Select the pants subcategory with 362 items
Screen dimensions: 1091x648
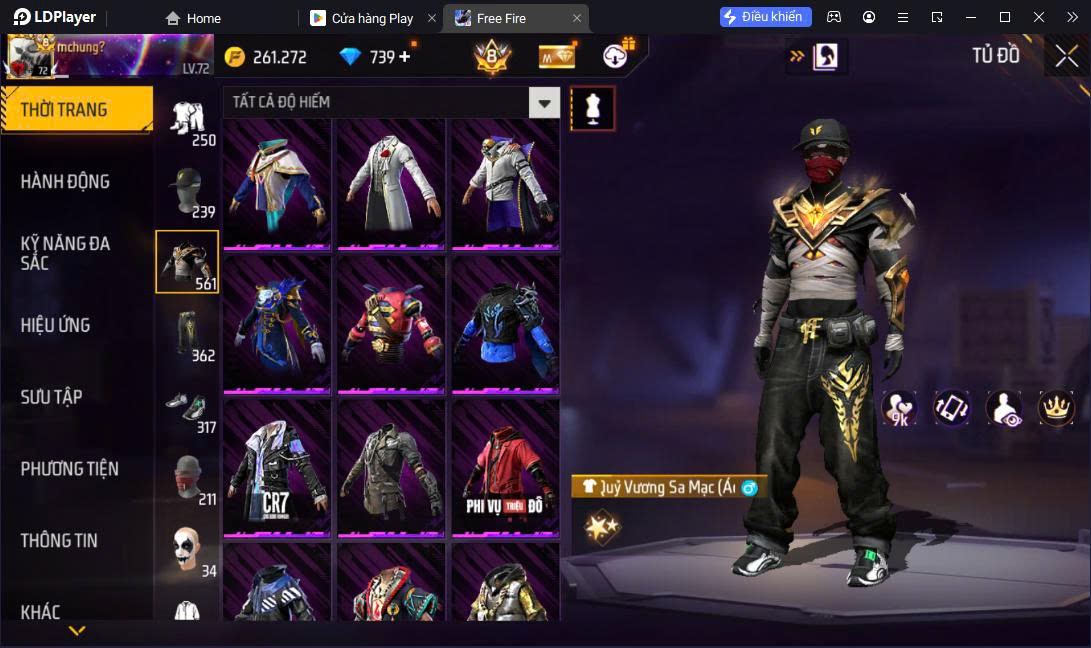pos(187,334)
